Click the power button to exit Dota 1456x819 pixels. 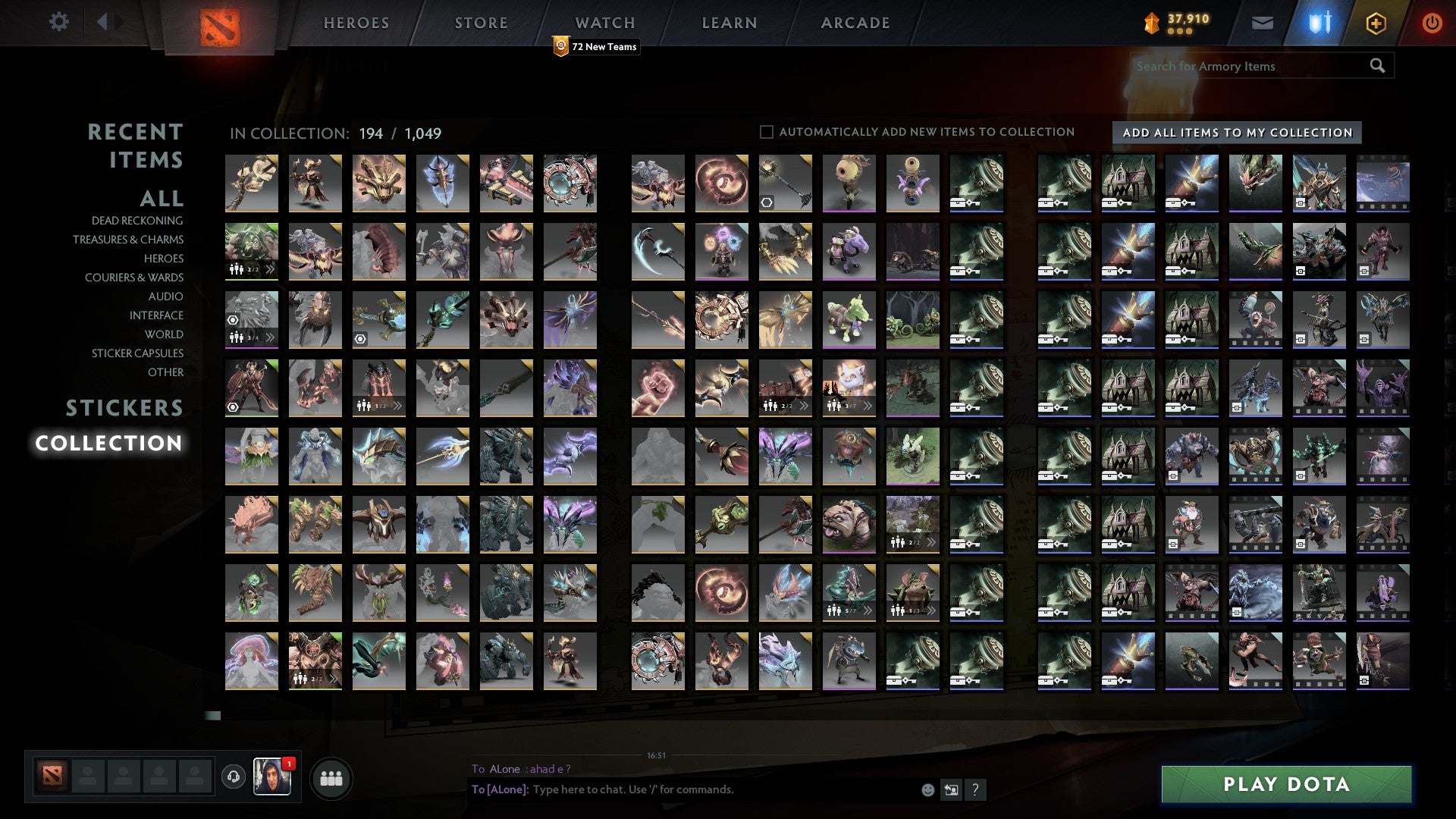pos(1432,23)
